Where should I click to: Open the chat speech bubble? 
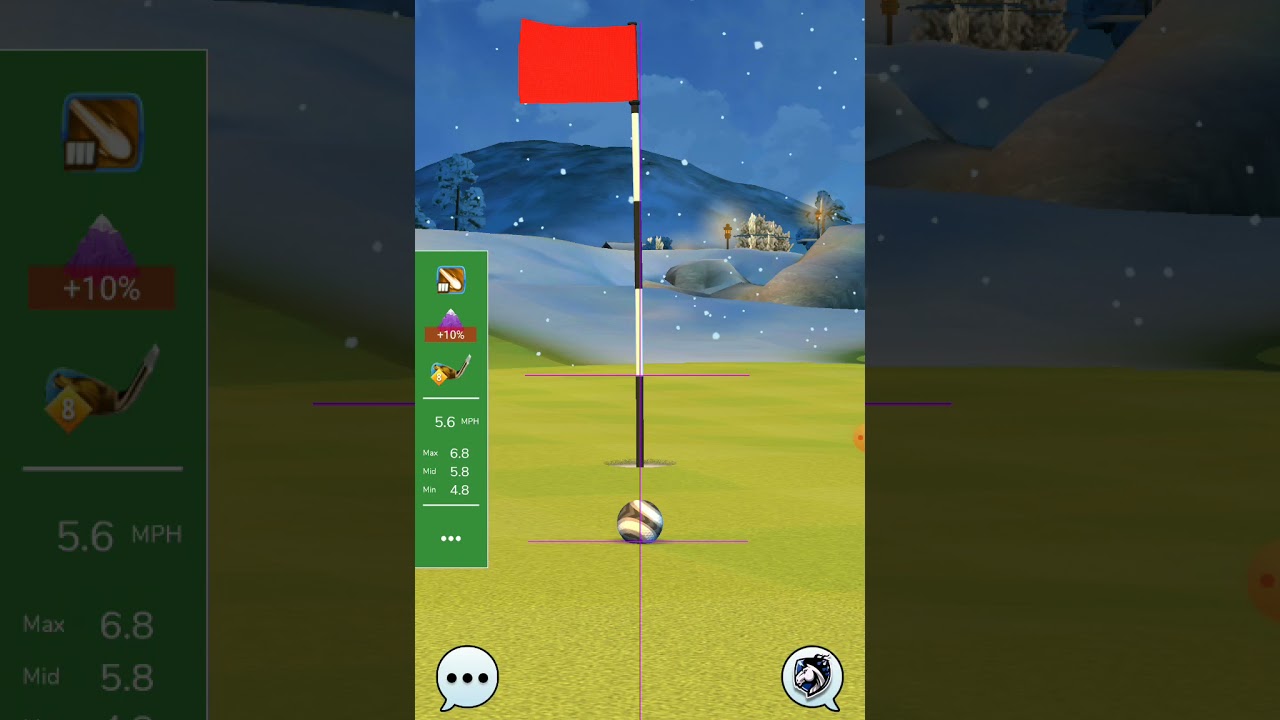point(467,677)
